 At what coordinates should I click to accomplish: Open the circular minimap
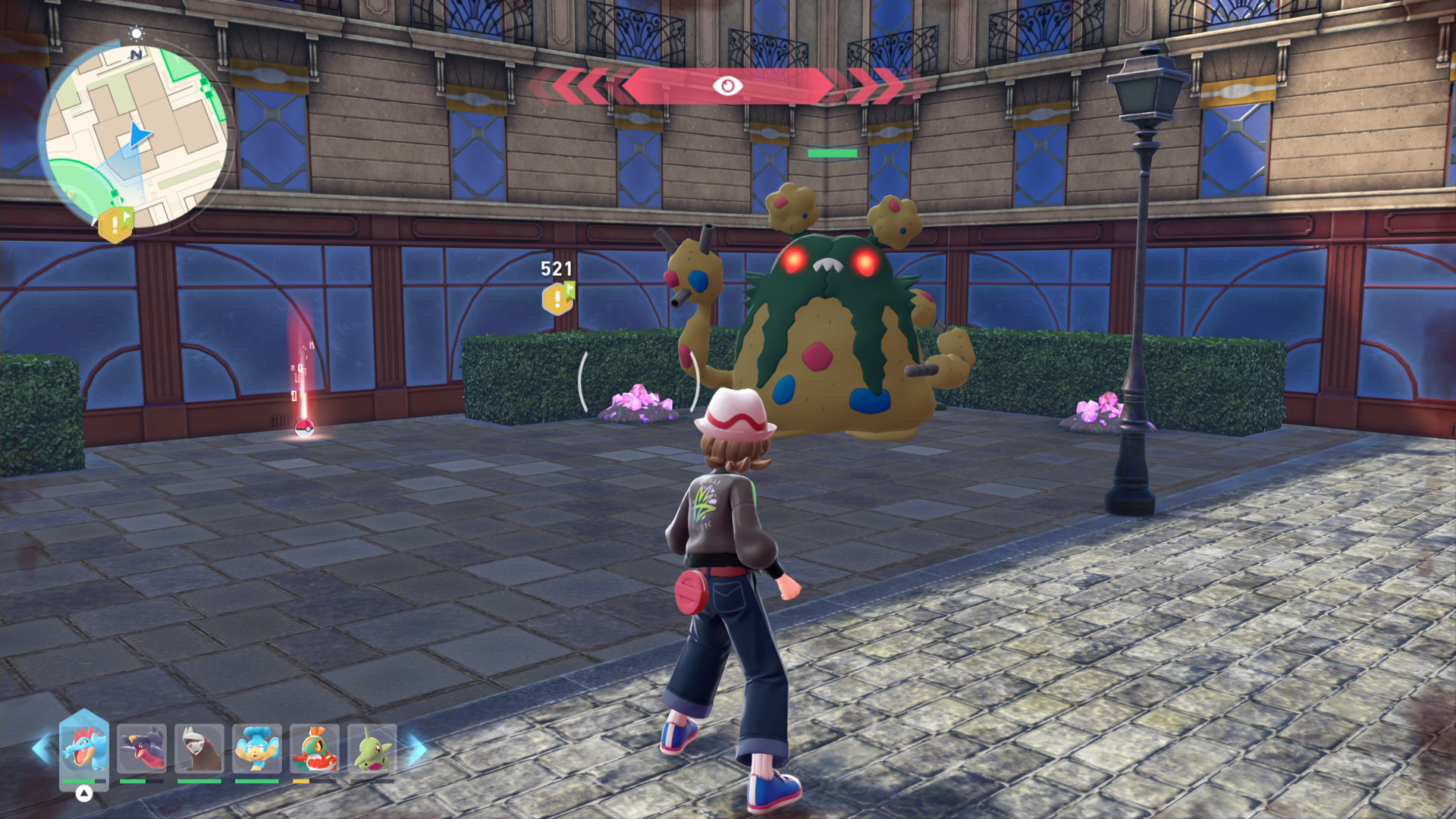coord(135,136)
